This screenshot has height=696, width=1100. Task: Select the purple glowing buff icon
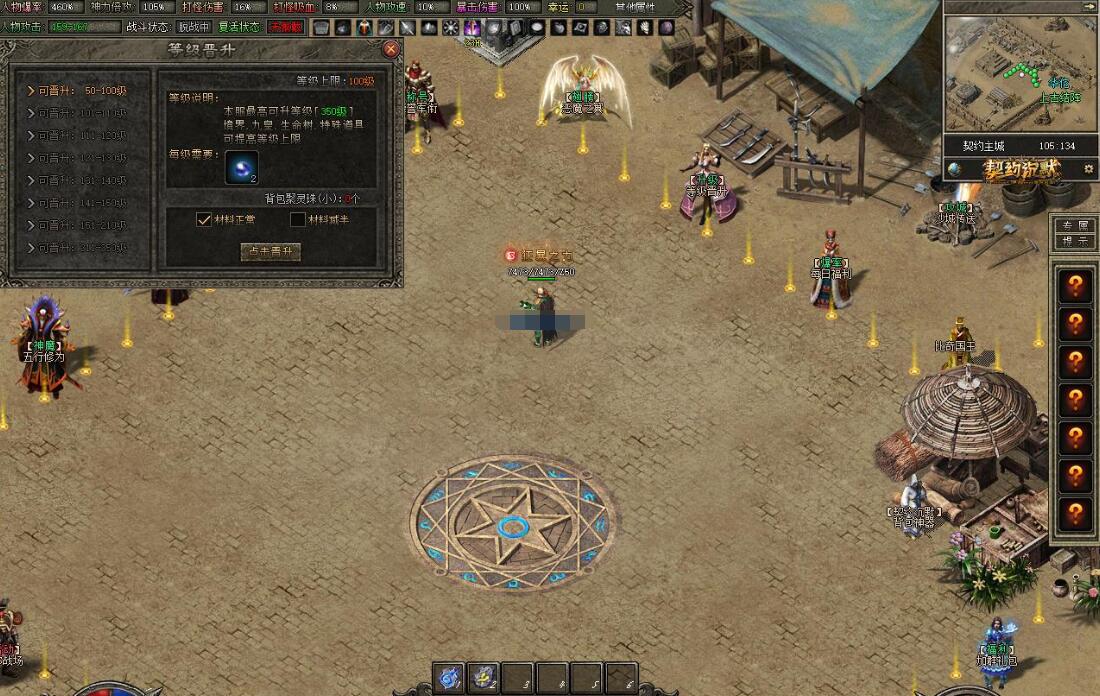473,27
